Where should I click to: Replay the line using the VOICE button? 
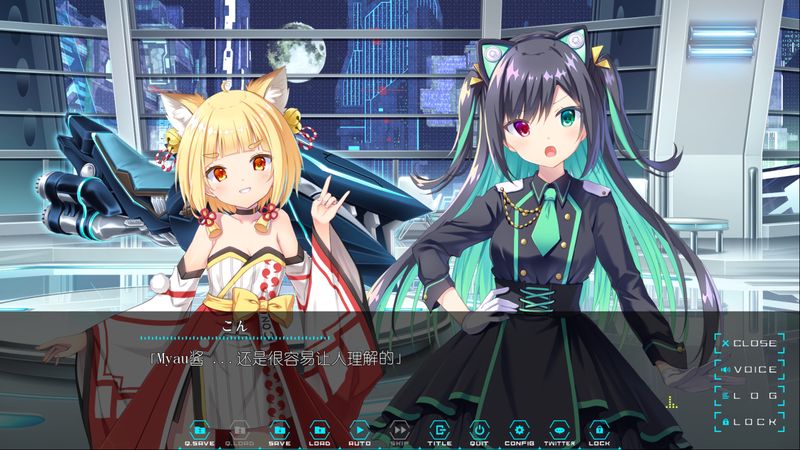coord(748,369)
